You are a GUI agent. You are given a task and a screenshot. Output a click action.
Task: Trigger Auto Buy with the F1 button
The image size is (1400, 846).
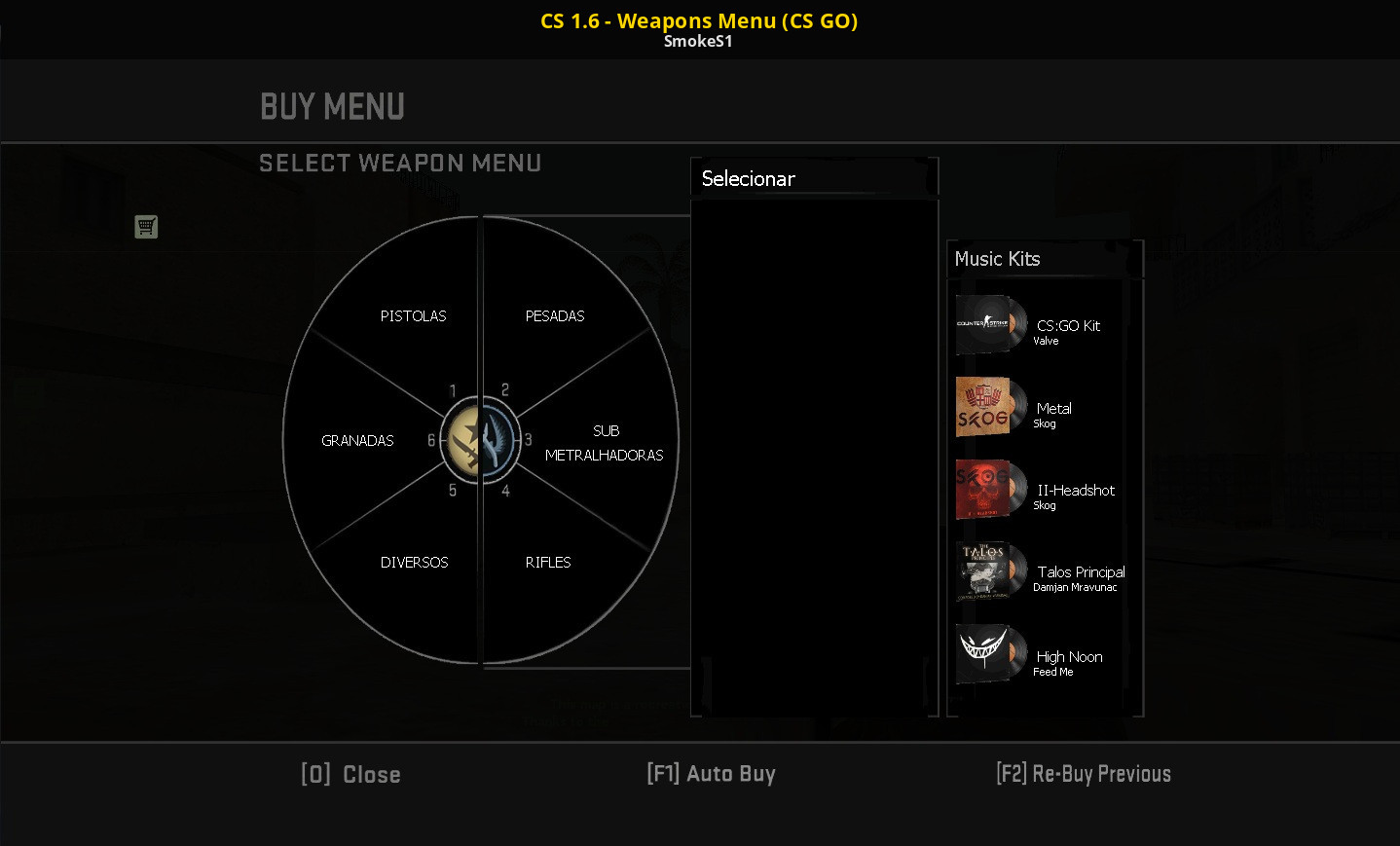pos(711,773)
